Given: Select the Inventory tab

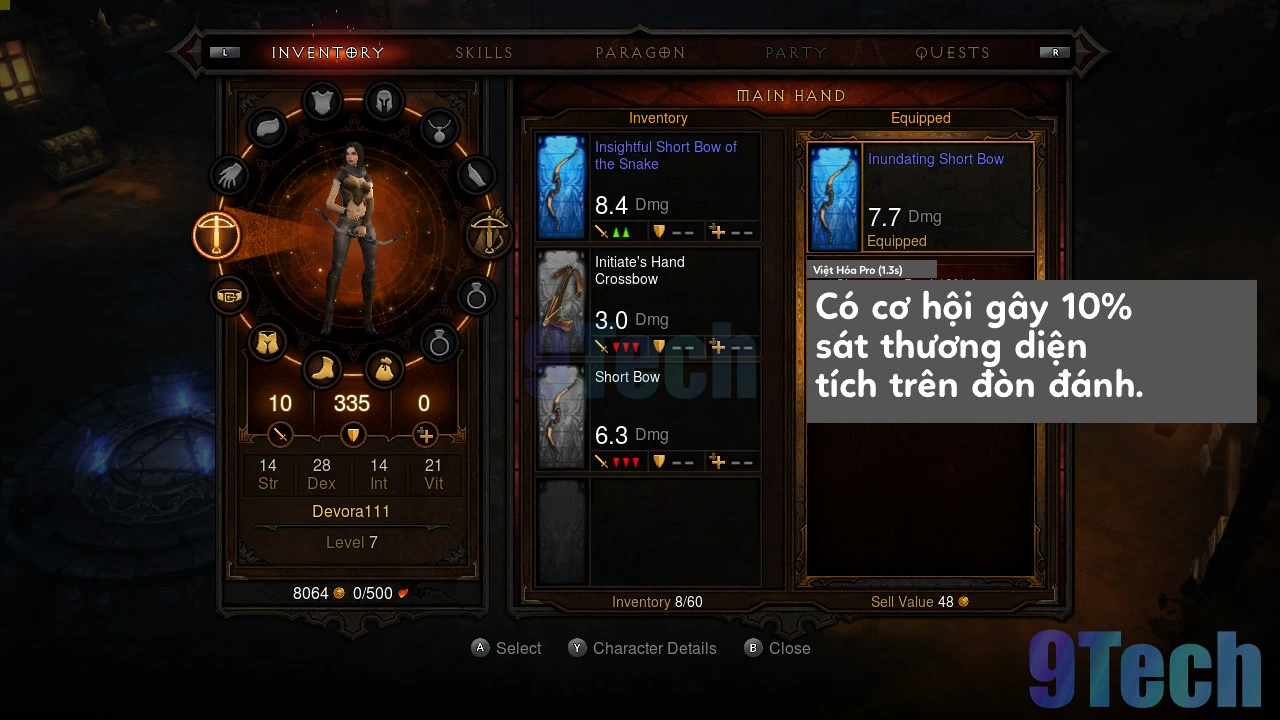Looking at the screenshot, I should [x=328, y=53].
